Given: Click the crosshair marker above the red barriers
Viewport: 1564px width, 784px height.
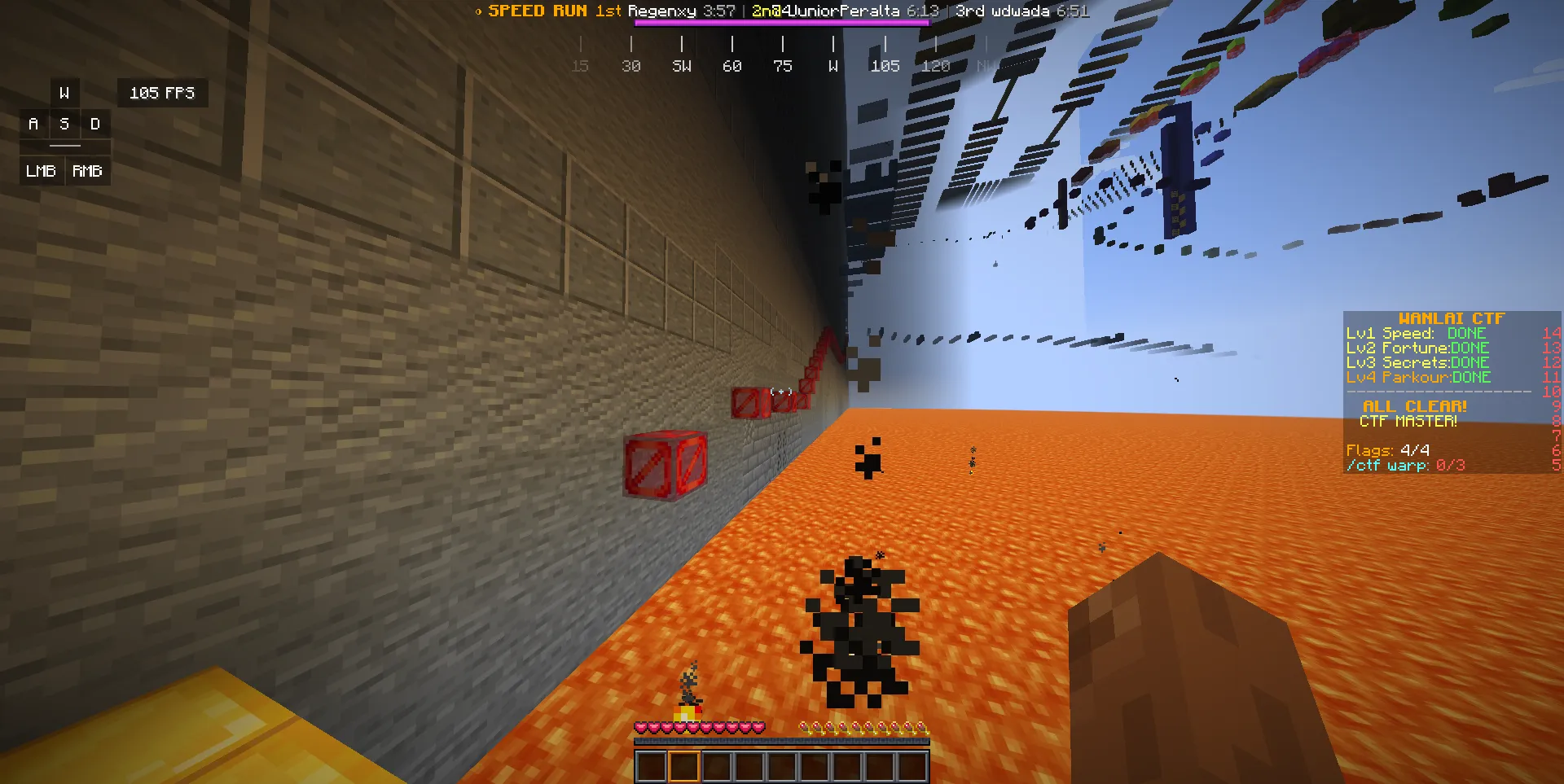Looking at the screenshot, I should point(780,391).
